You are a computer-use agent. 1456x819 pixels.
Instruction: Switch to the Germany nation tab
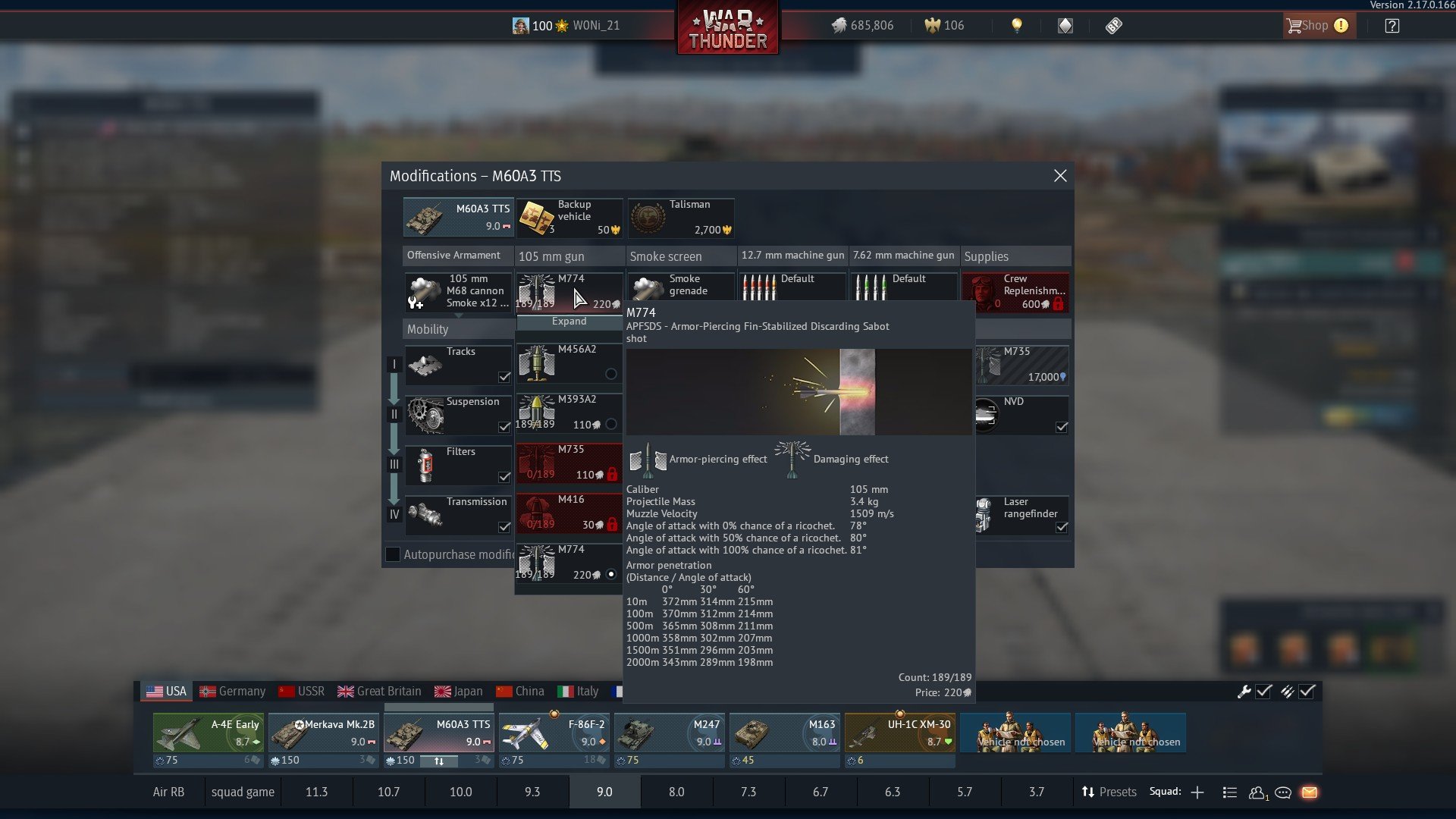point(233,692)
